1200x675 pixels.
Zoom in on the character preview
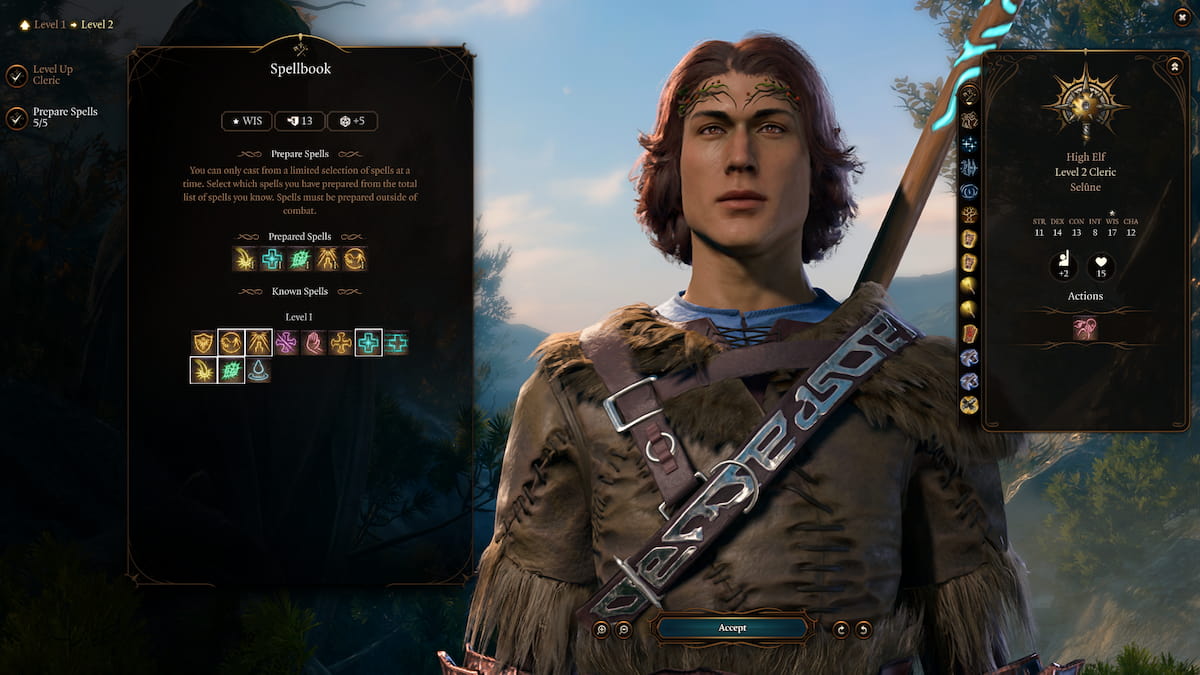pyautogui.click(x=601, y=629)
